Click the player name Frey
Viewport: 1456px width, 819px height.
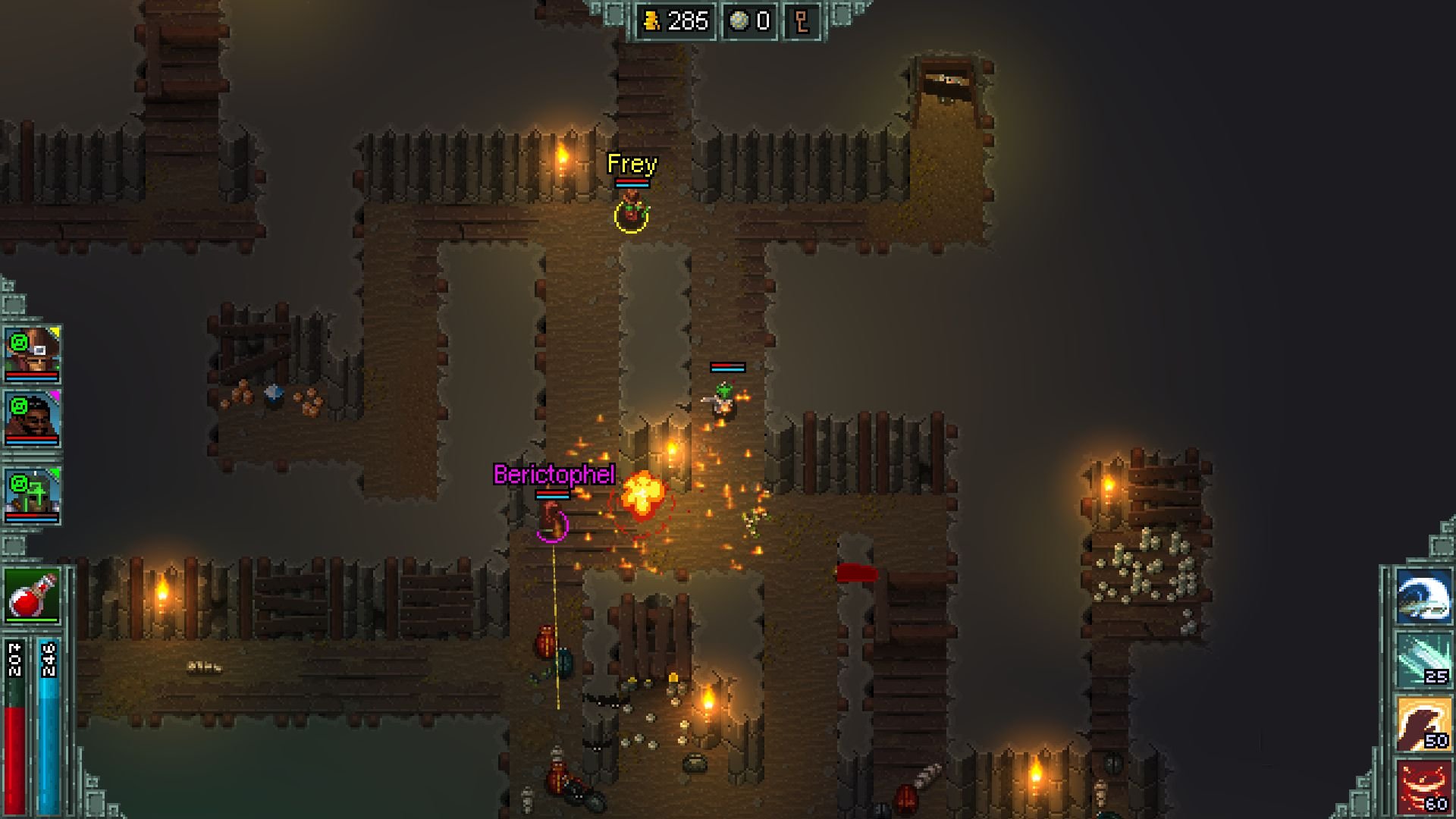[x=632, y=164]
